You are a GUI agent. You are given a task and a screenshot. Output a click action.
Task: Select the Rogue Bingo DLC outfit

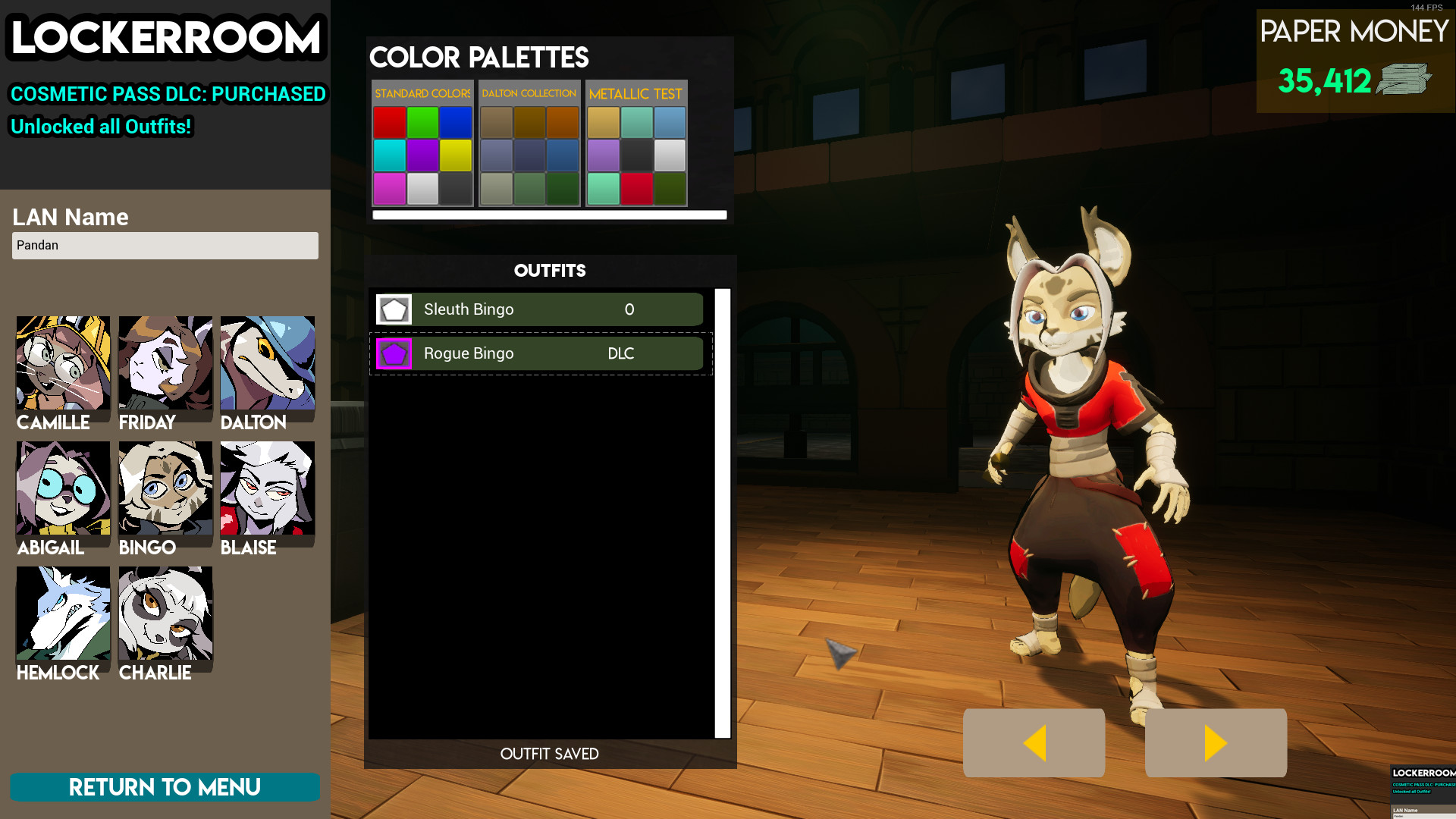tap(538, 353)
